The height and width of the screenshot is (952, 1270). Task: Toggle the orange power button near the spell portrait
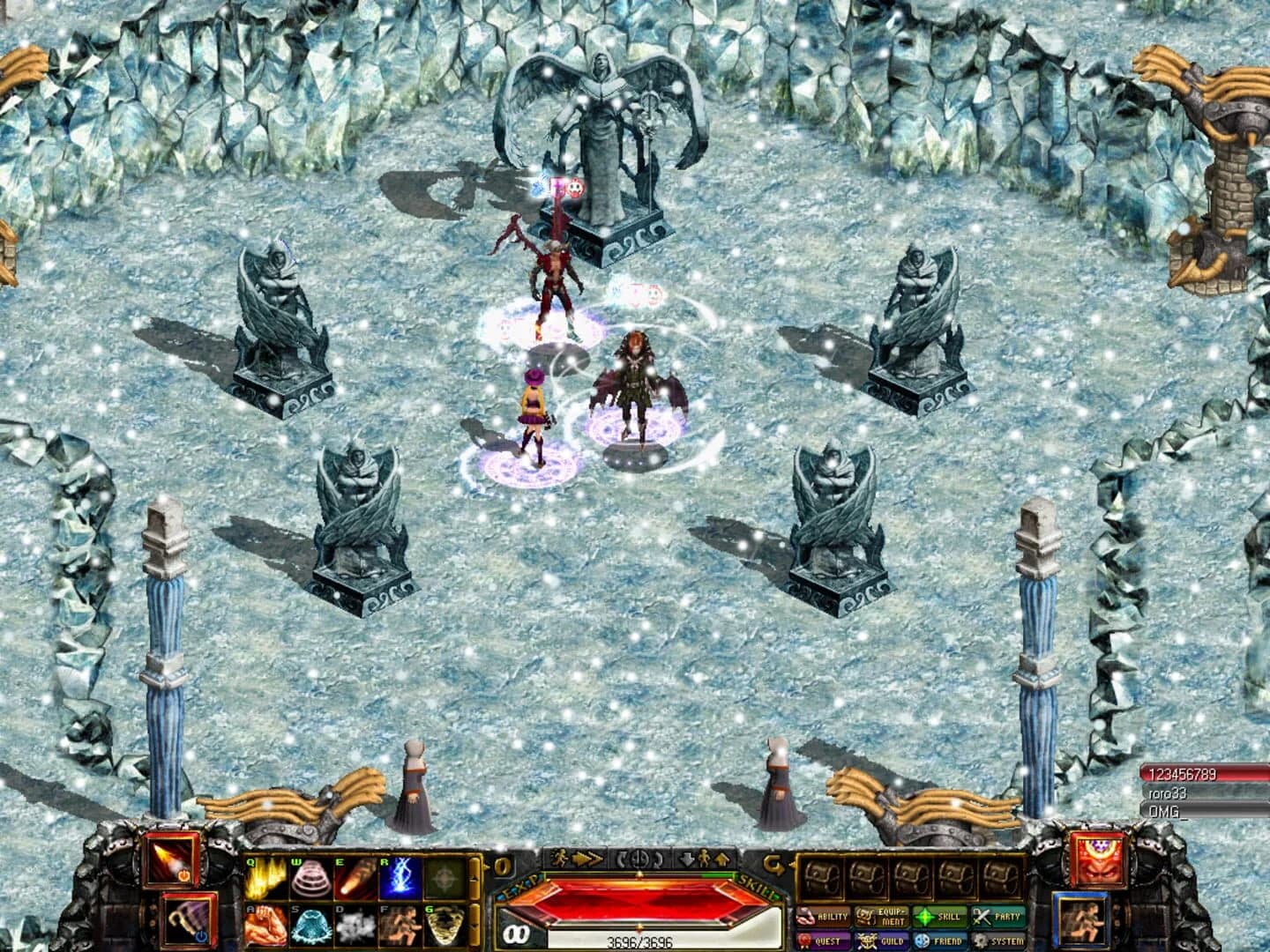point(183,875)
